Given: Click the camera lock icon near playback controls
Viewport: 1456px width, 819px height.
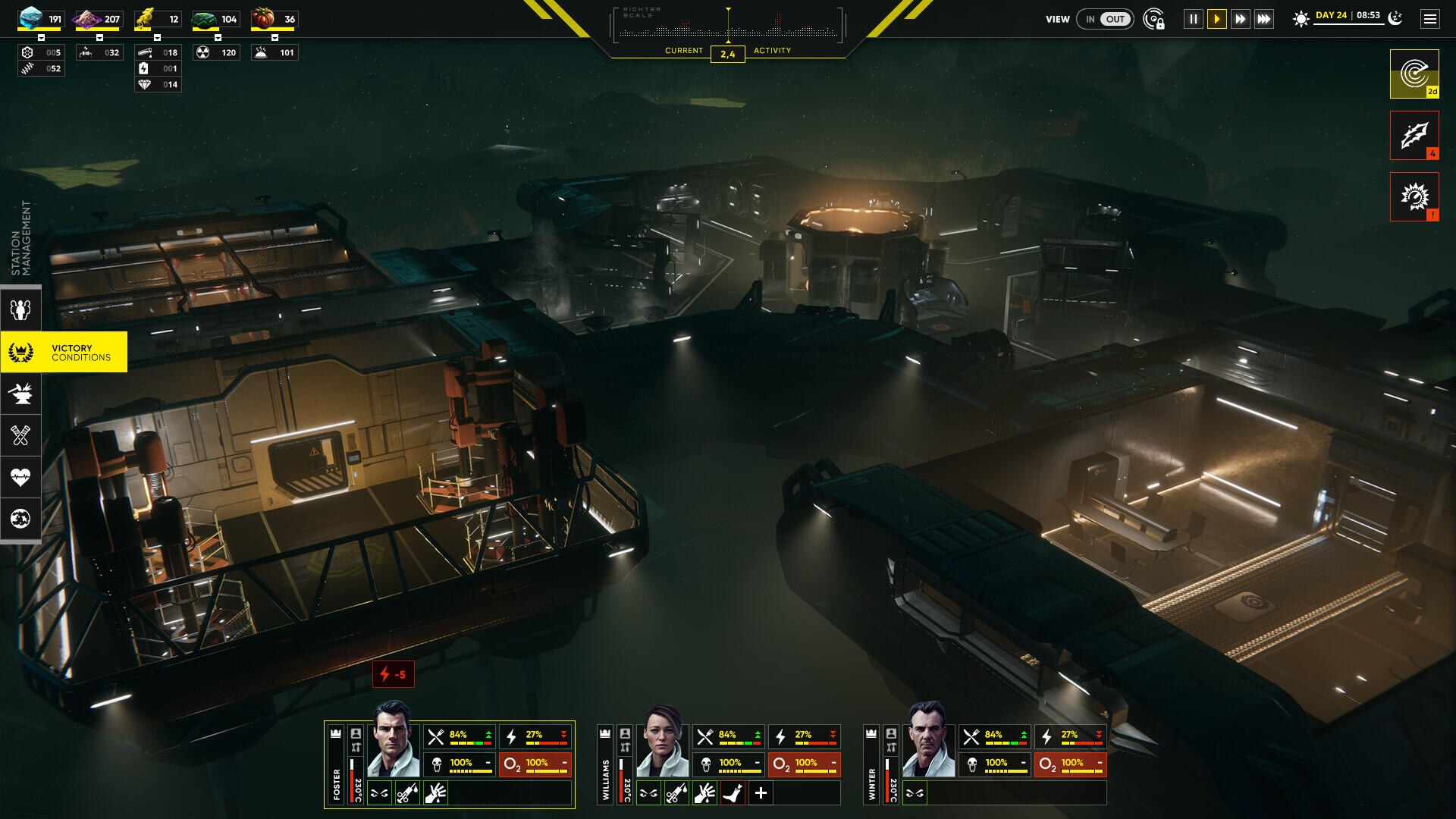Looking at the screenshot, I should (x=1152, y=19).
